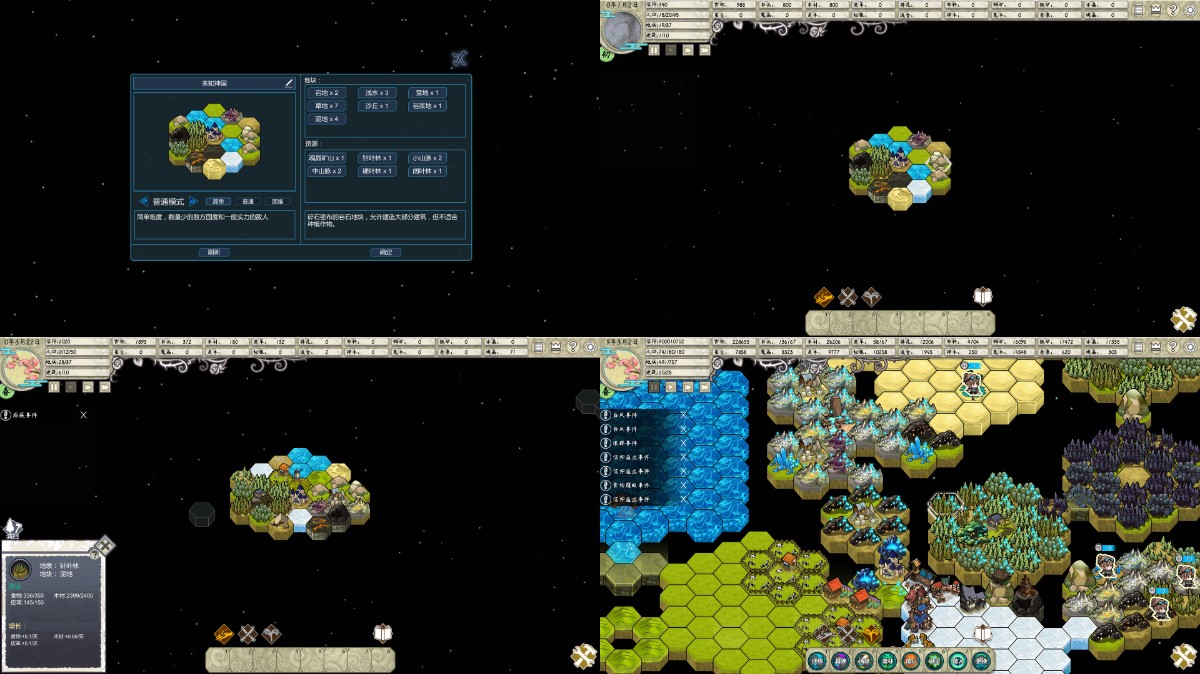This screenshot has width=1200, height=674.
Task: Click the 刷新 refresh map button
Action: tap(213, 252)
